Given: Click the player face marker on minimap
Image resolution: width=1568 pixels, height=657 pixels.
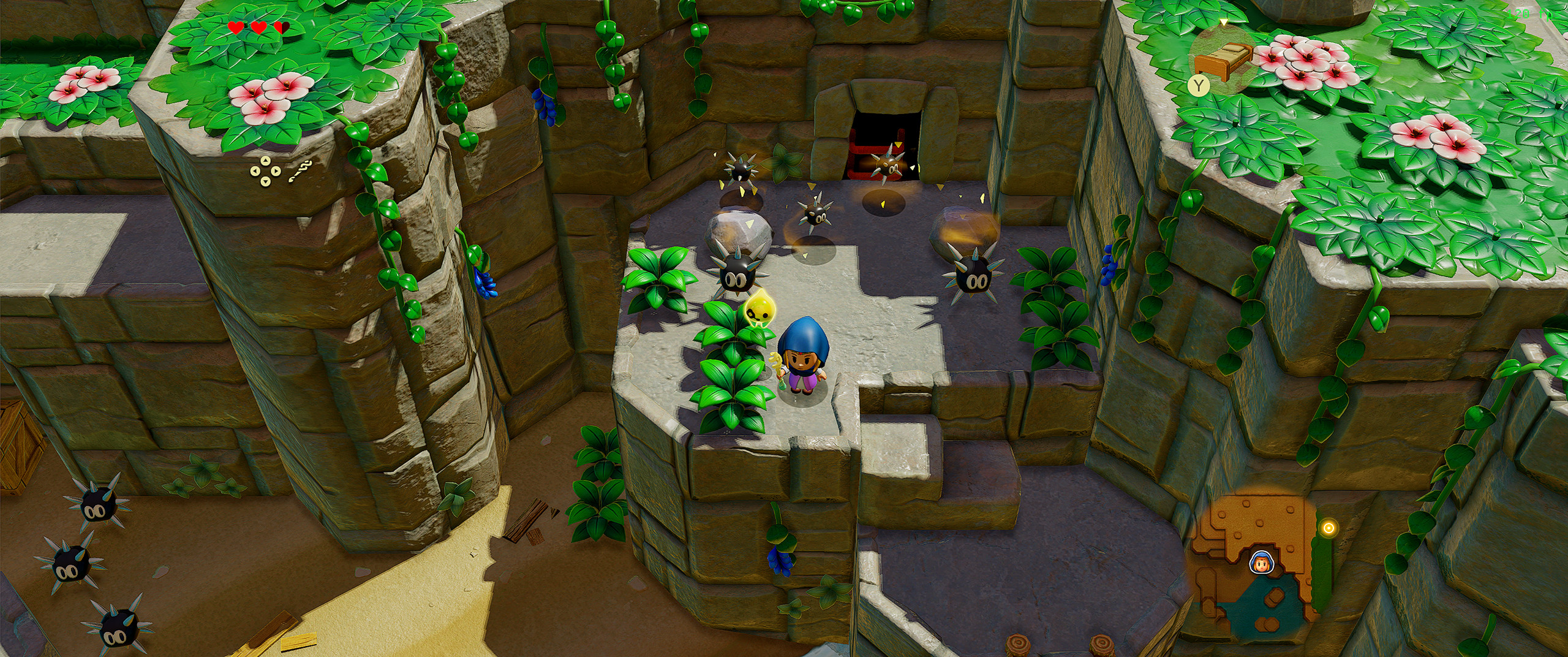Looking at the screenshot, I should [1259, 563].
